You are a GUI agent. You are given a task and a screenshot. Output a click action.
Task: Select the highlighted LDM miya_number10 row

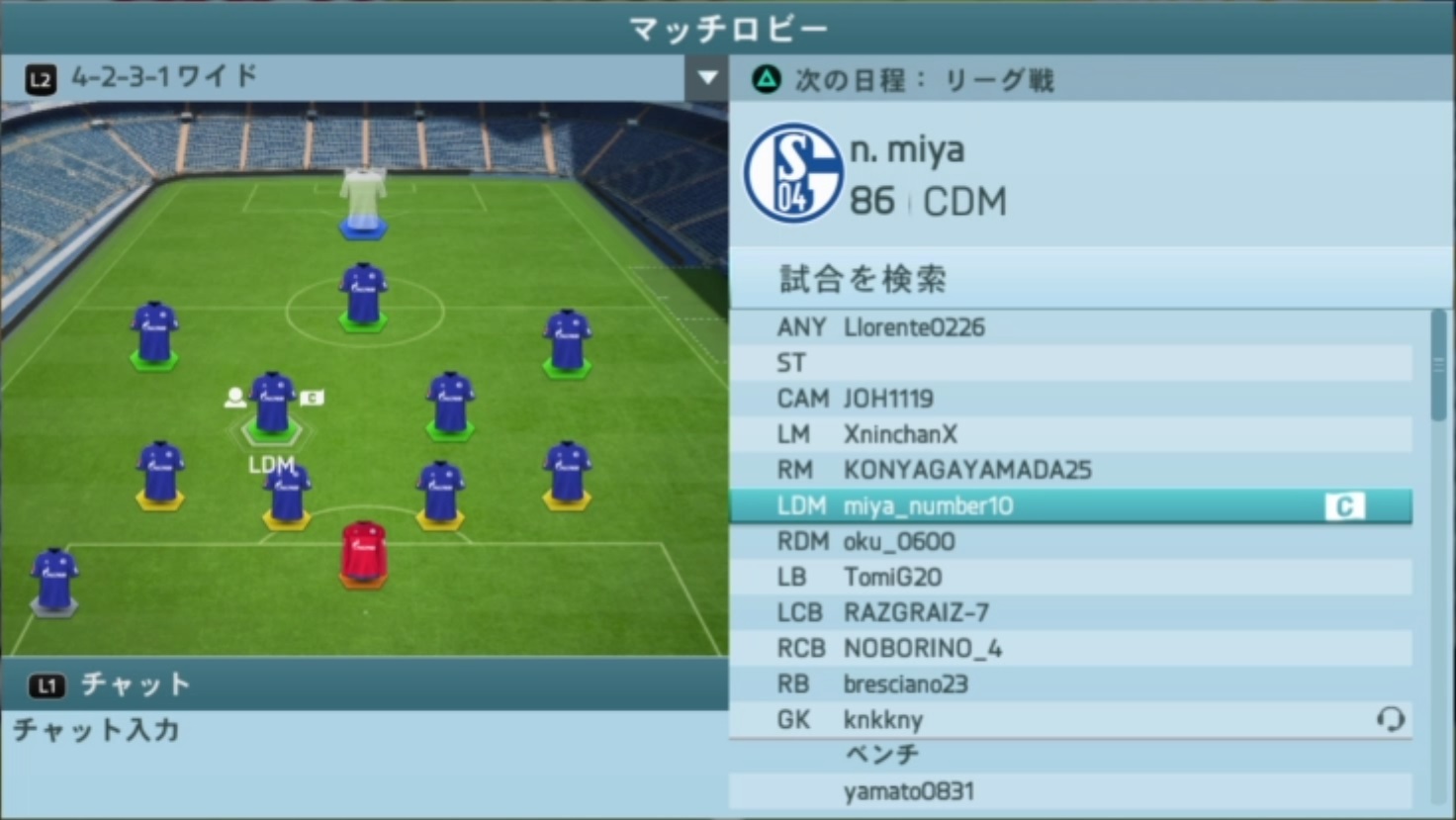coord(1070,506)
